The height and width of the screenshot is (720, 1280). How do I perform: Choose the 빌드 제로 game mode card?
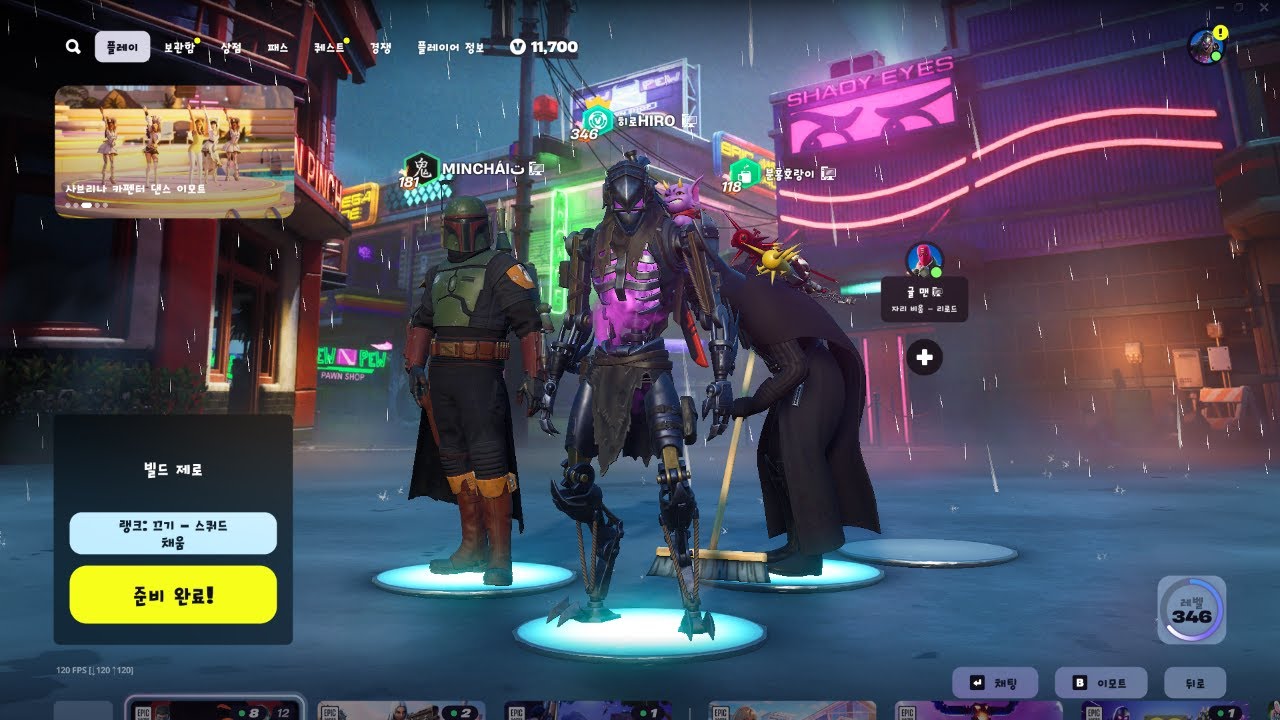[x=173, y=468]
